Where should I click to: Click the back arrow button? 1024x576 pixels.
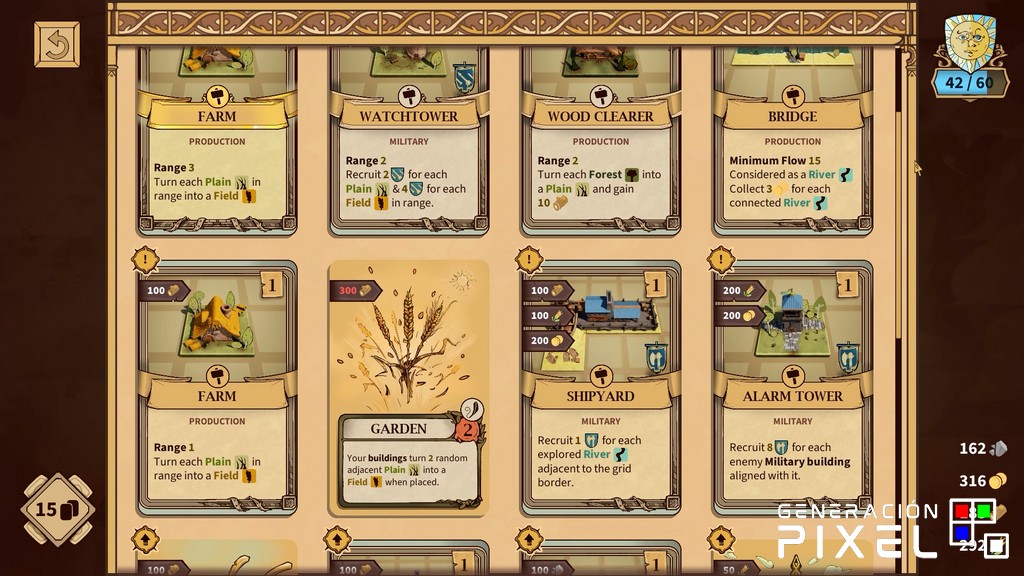coord(56,45)
